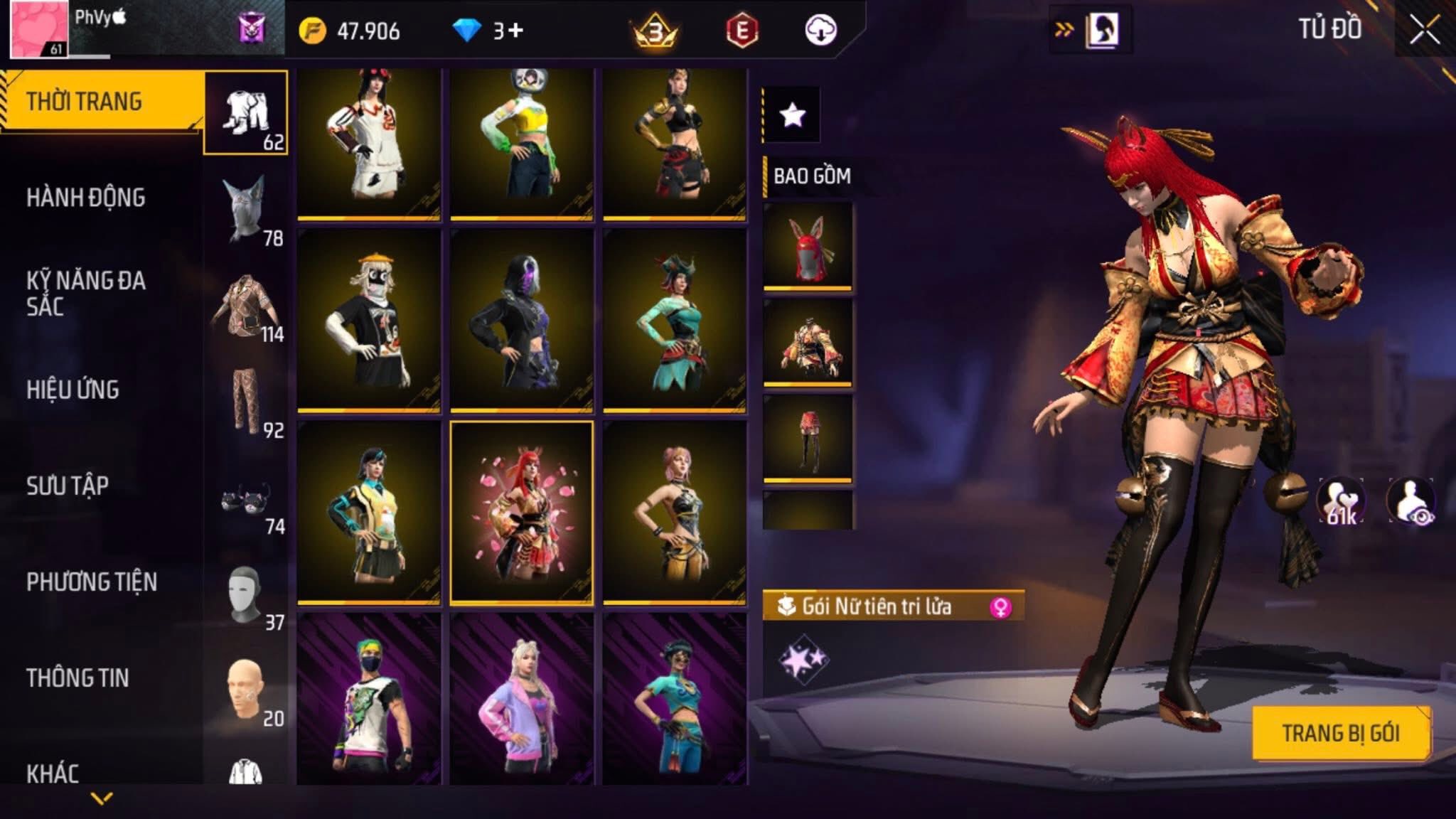Filter outfits by pants sub-category icon
The width and height of the screenshot is (1456, 819).
coord(247,401)
